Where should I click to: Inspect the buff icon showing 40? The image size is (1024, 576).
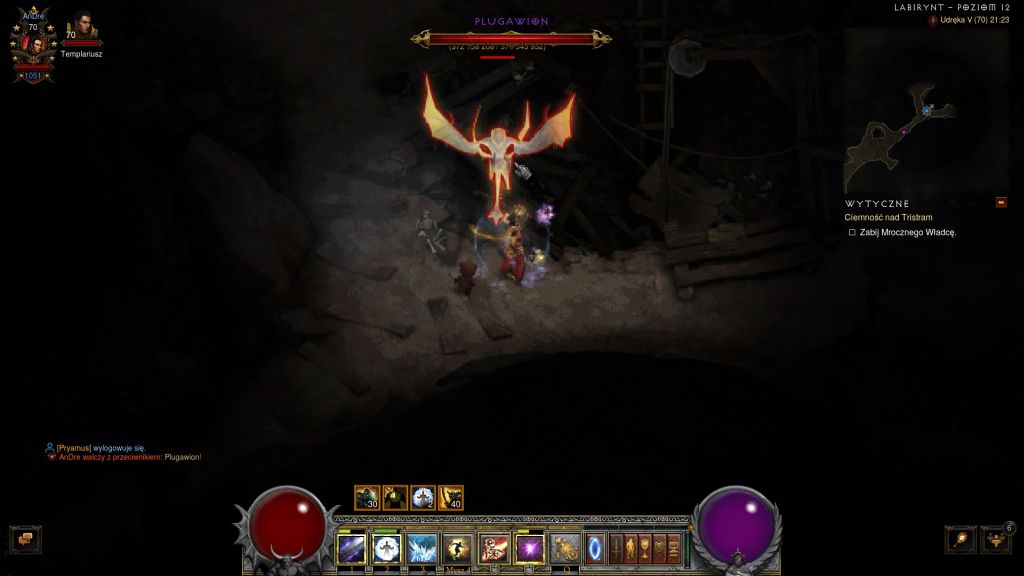click(x=451, y=498)
